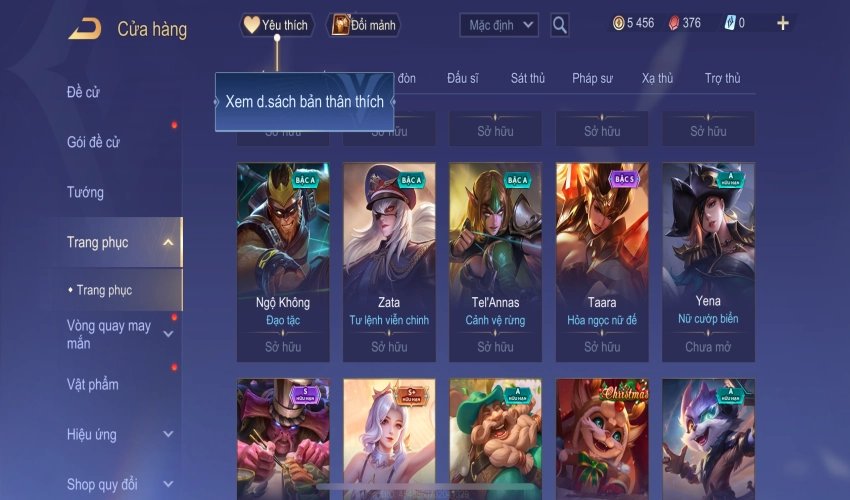This screenshot has height=500, width=850.
Task: Expand the Hiệu ứng effects menu
Action: click(168, 435)
